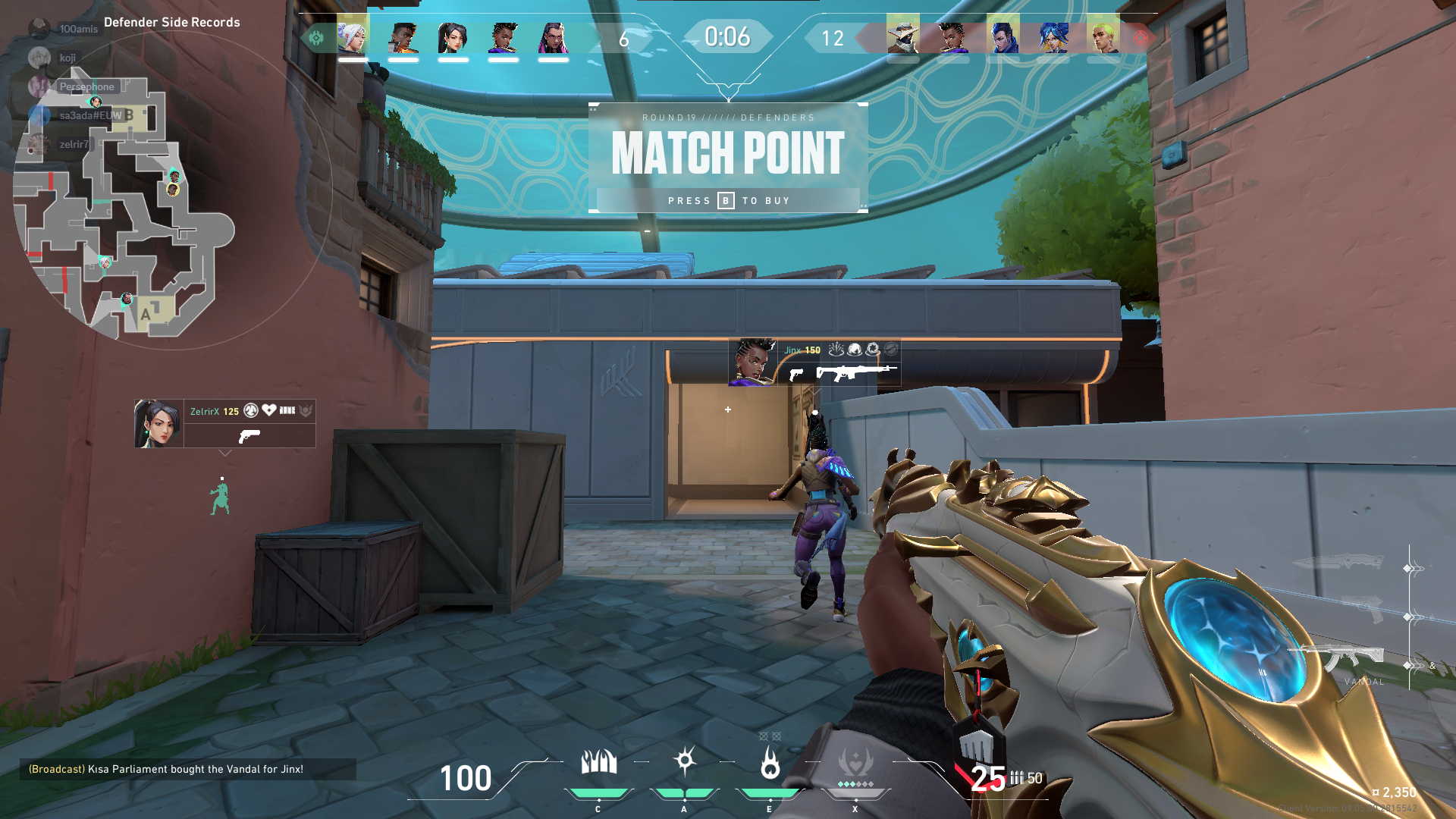Select enemy Cypher portrait in top bar

coord(902,36)
